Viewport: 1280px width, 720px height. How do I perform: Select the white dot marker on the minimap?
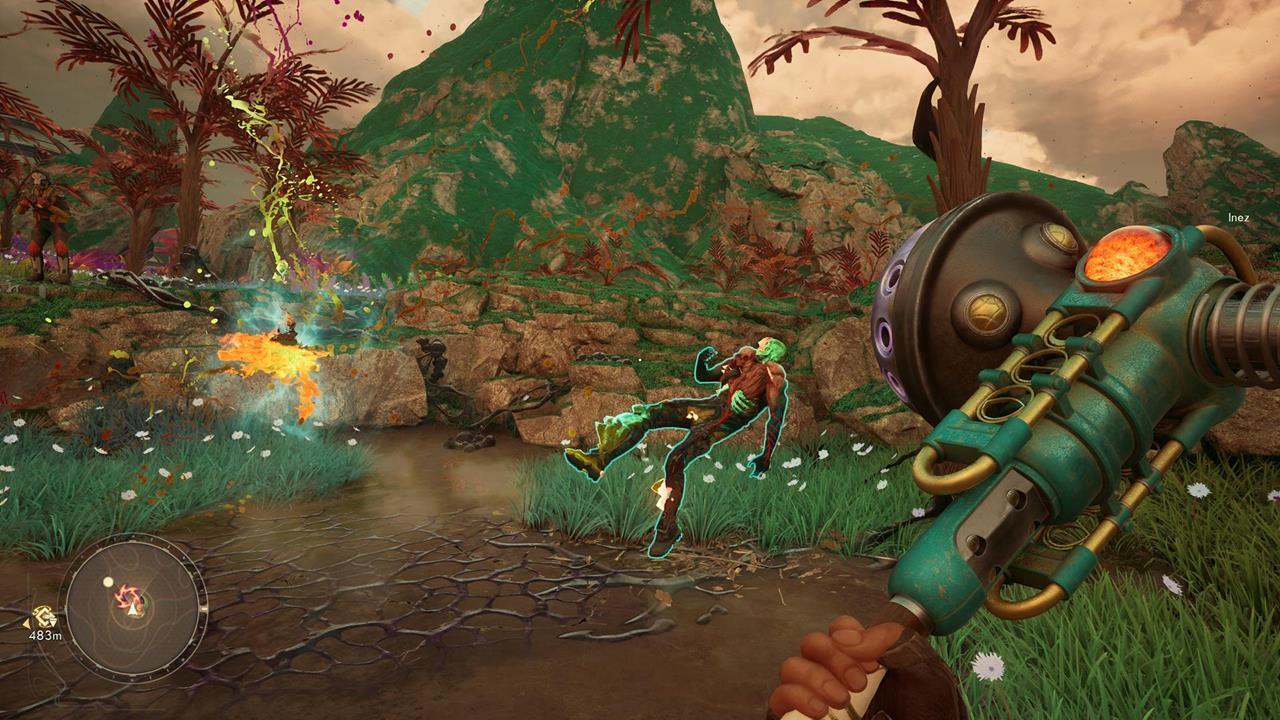pyautogui.click(x=108, y=582)
